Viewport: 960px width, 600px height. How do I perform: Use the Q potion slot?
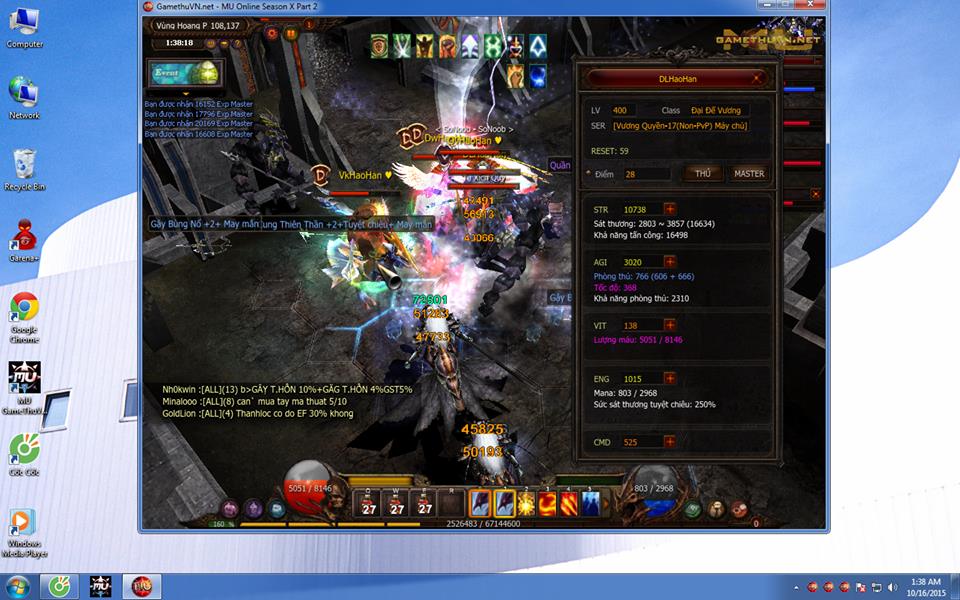pos(368,505)
